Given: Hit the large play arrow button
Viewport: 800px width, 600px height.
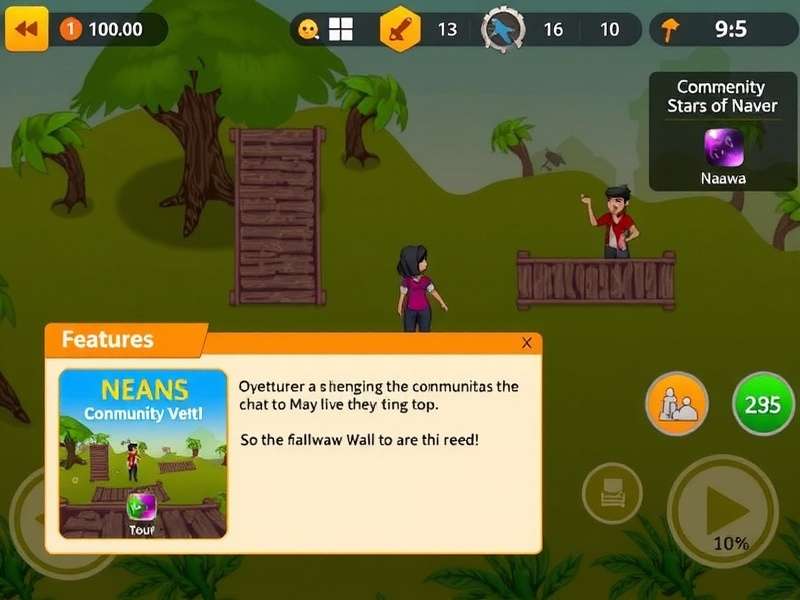Looking at the screenshot, I should coord(723,511).
